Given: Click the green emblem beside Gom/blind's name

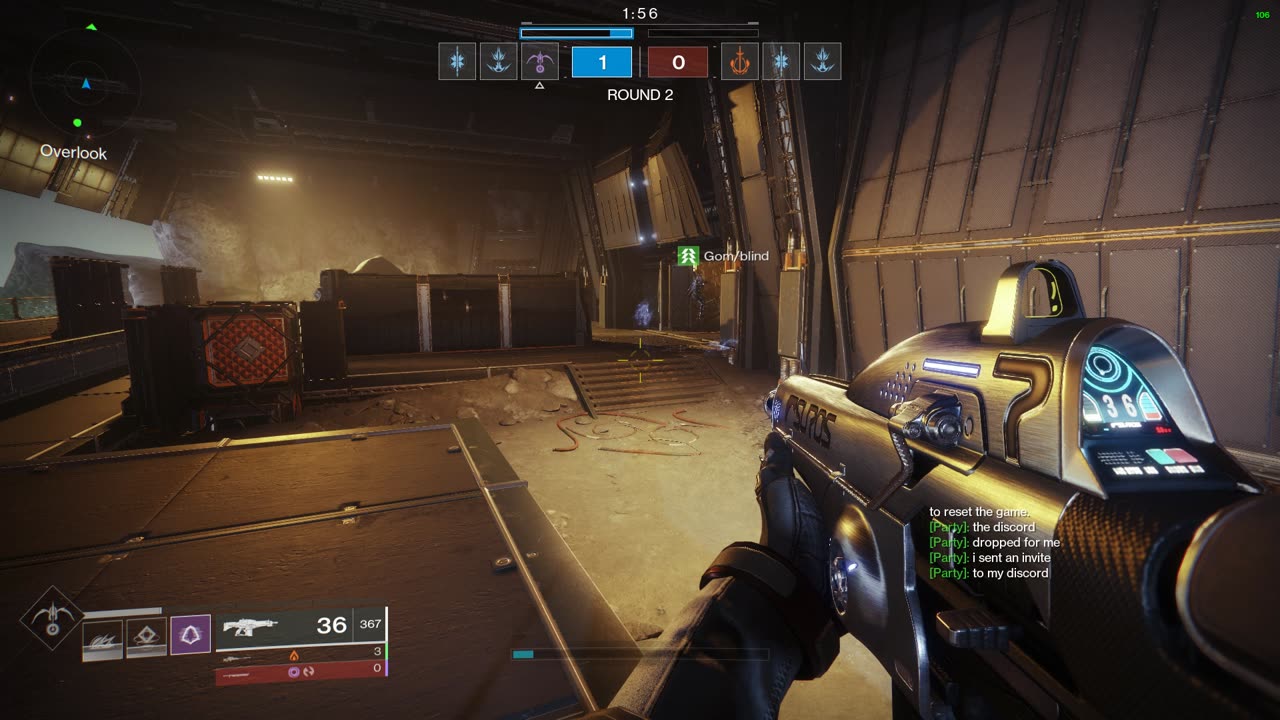Looking at the screenshot, I should pyautogui.click(x=687, y=256).
